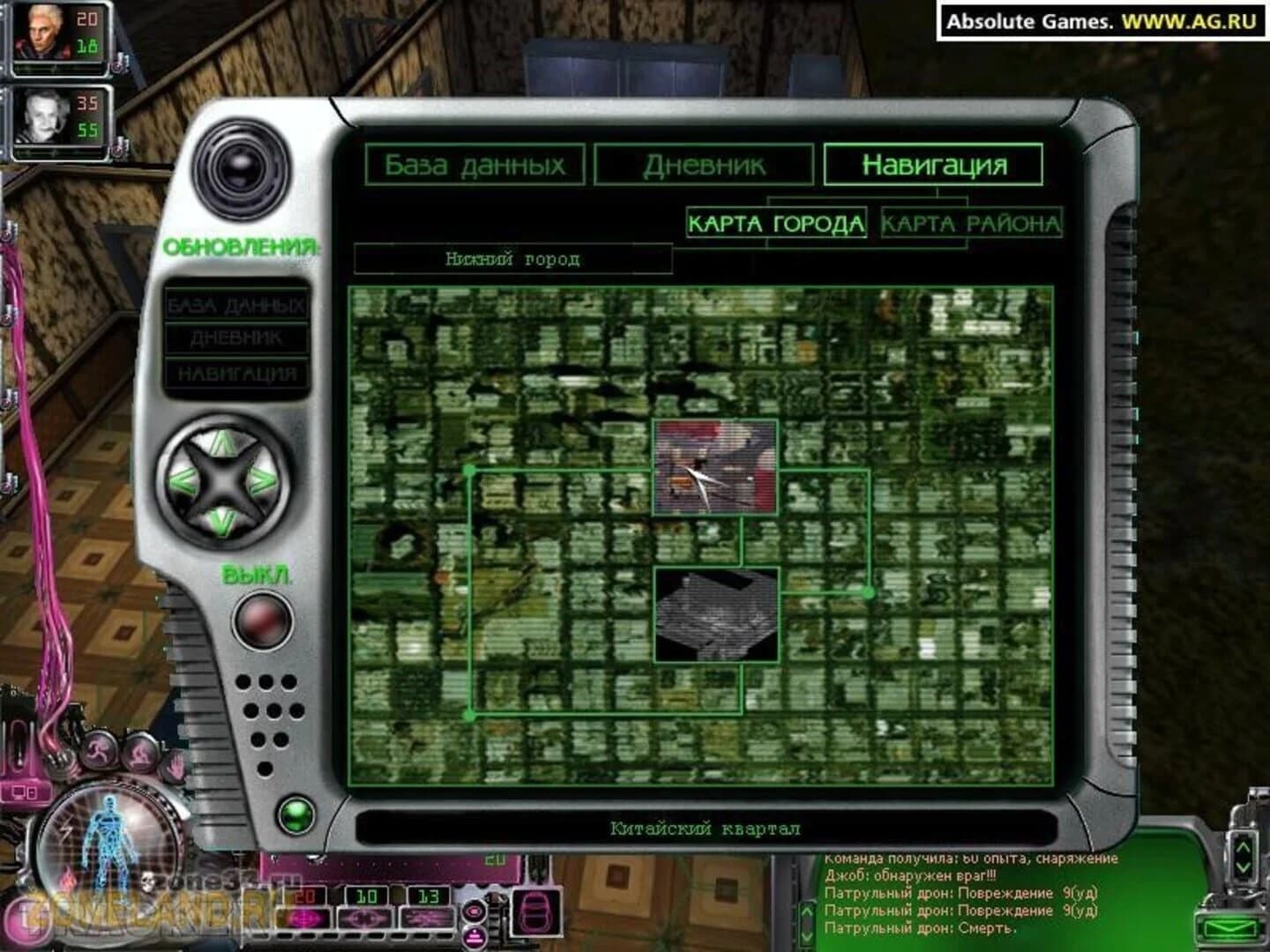
Task: Select the hand sneak mode icon
Action: coord(174,767)
